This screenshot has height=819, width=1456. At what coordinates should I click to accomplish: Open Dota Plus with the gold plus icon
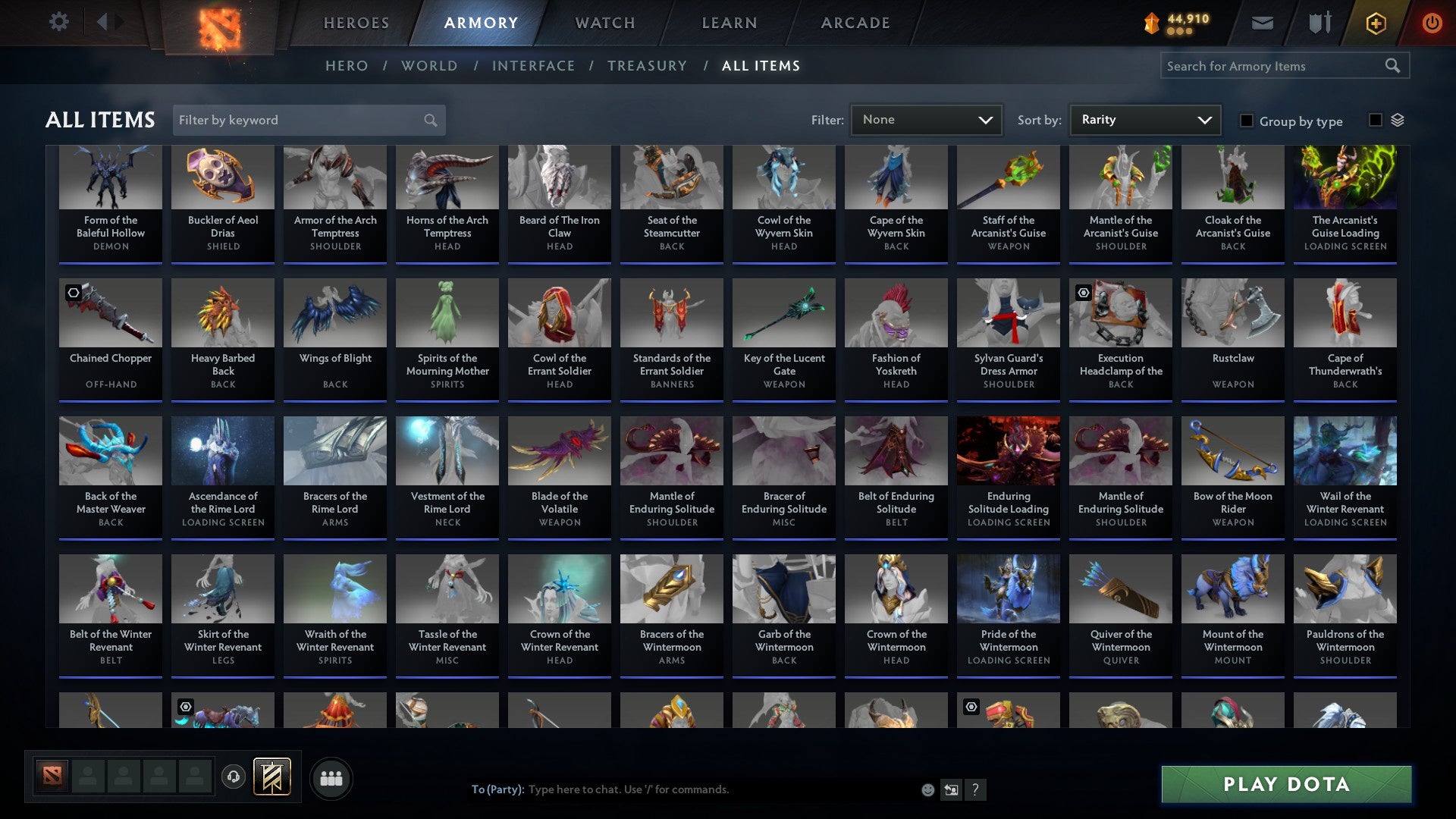click(x=1375, y=23)
